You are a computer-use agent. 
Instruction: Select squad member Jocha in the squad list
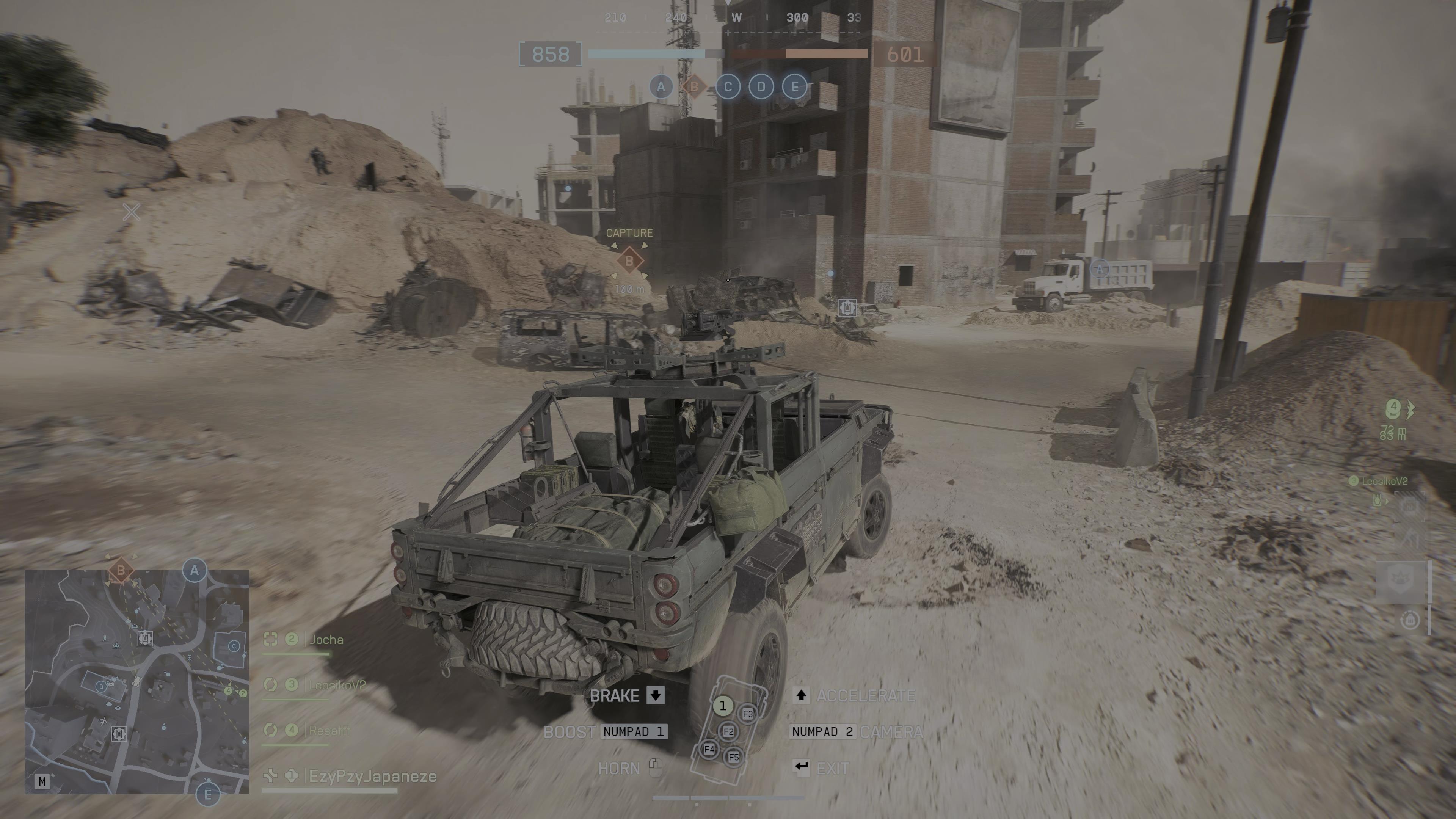pyautogui.click(x=326, y=640)
